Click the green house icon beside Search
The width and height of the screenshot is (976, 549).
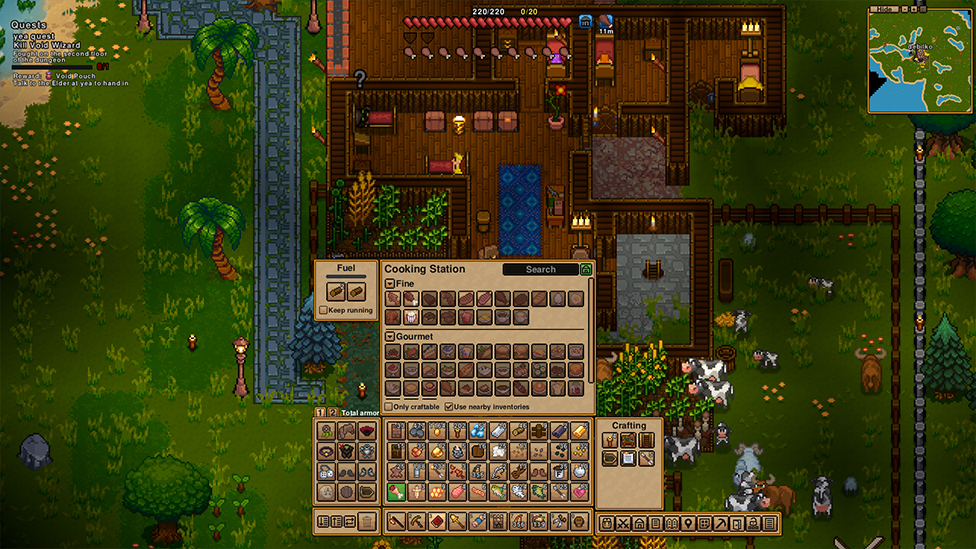click(x=586, y=269)
